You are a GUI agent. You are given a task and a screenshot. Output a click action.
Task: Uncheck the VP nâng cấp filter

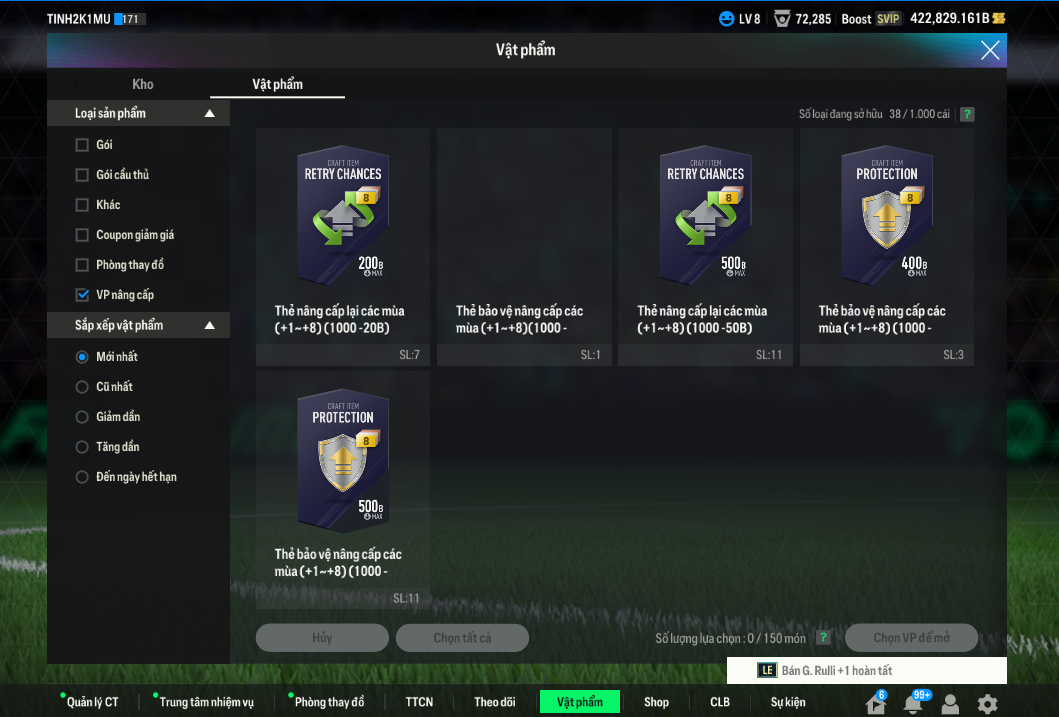pyautogui.click(x=82, y=295)
